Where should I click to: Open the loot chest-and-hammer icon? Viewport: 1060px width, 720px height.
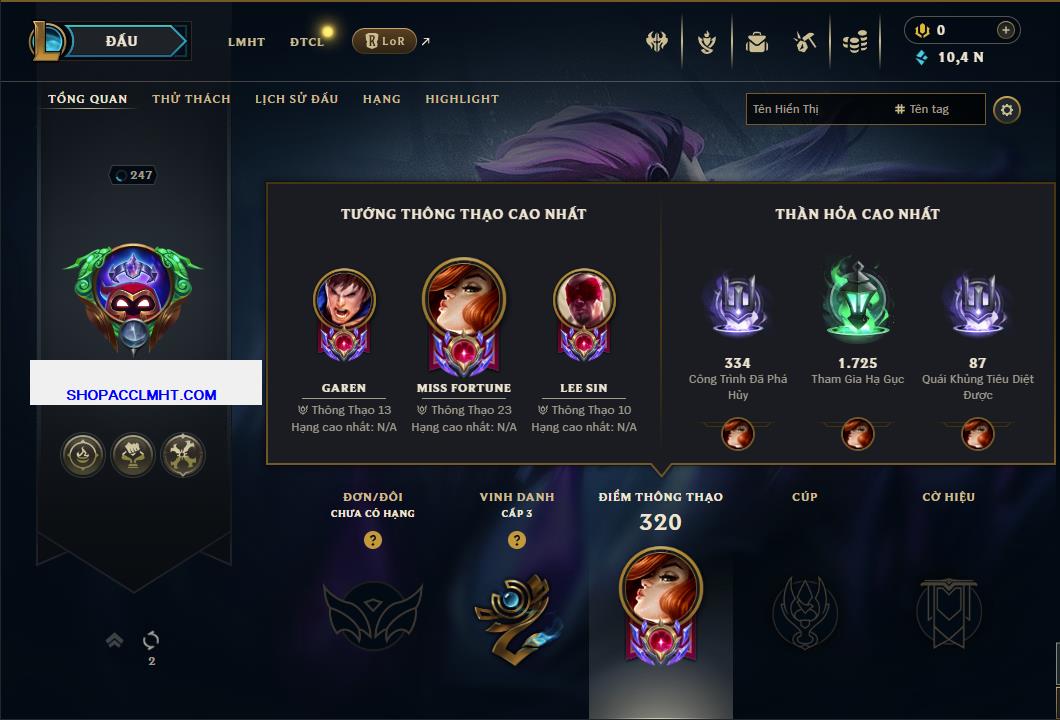[805, 42]
